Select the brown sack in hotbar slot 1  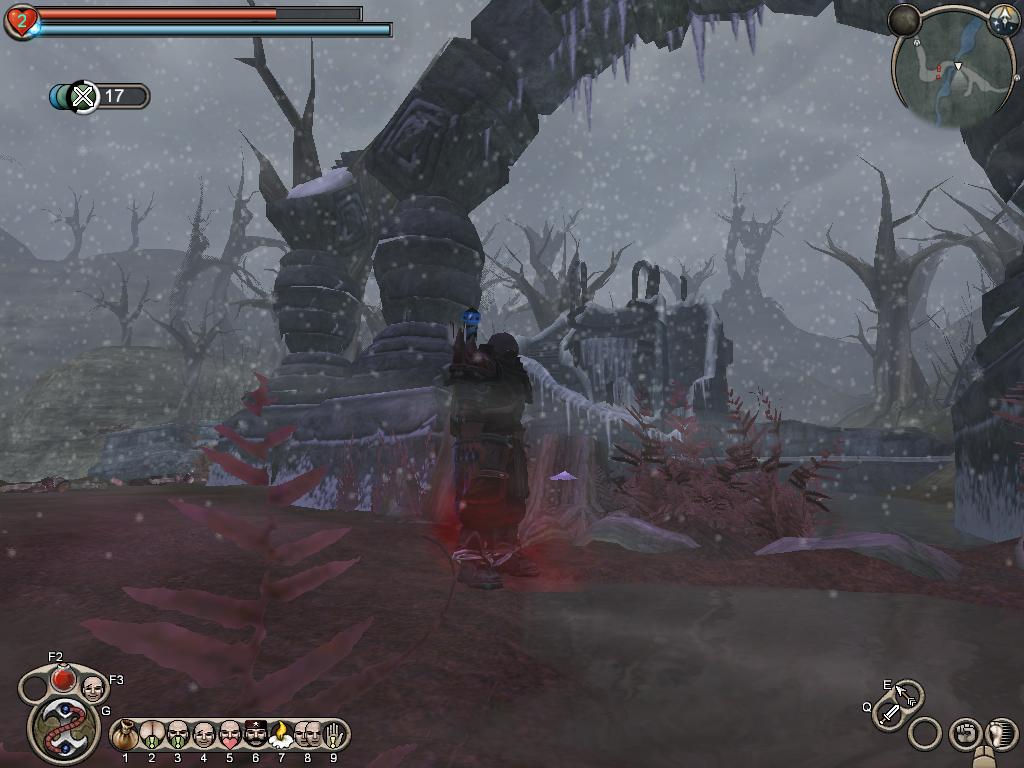point(125,735)
